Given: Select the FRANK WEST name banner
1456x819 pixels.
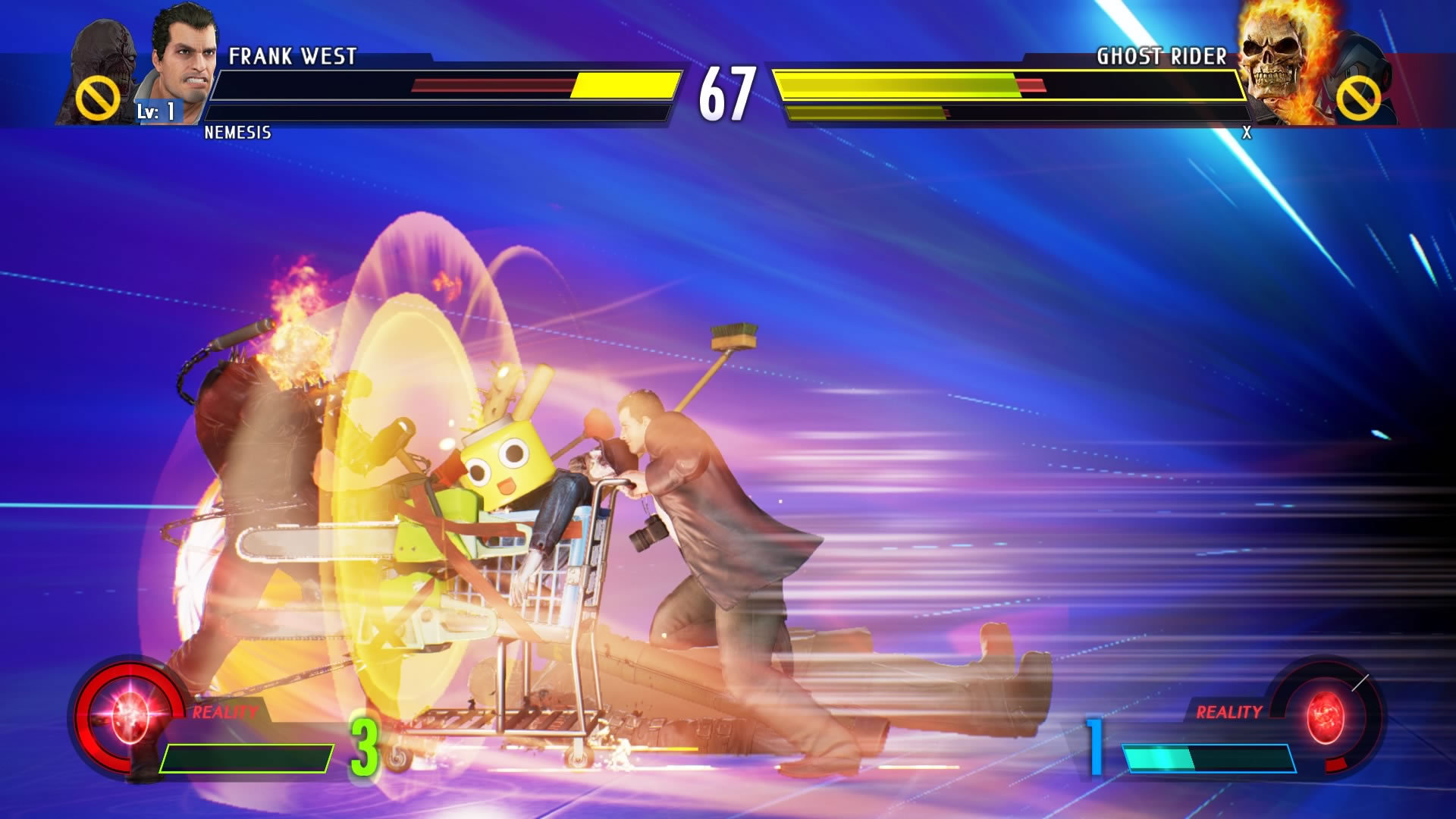Looking at the screenshot, I should (292, 55).
